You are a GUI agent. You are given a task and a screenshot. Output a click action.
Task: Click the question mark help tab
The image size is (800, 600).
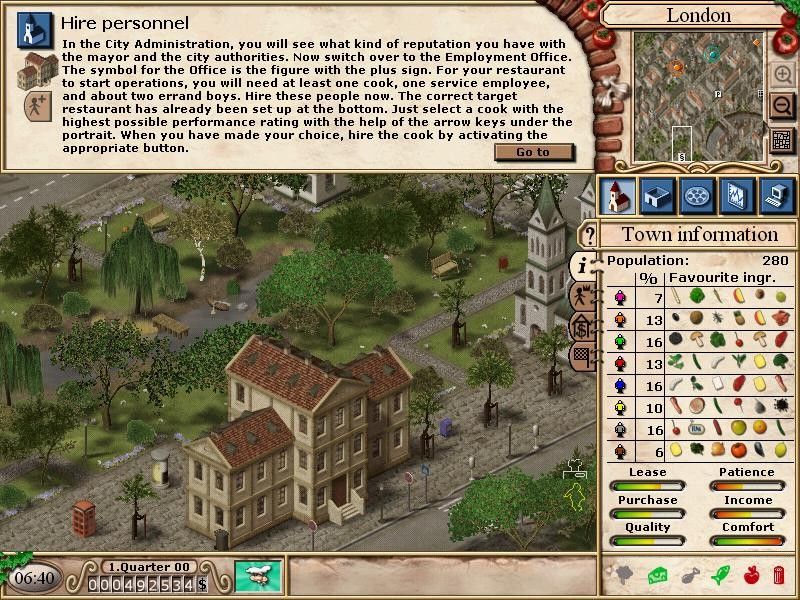click(589, 236)
